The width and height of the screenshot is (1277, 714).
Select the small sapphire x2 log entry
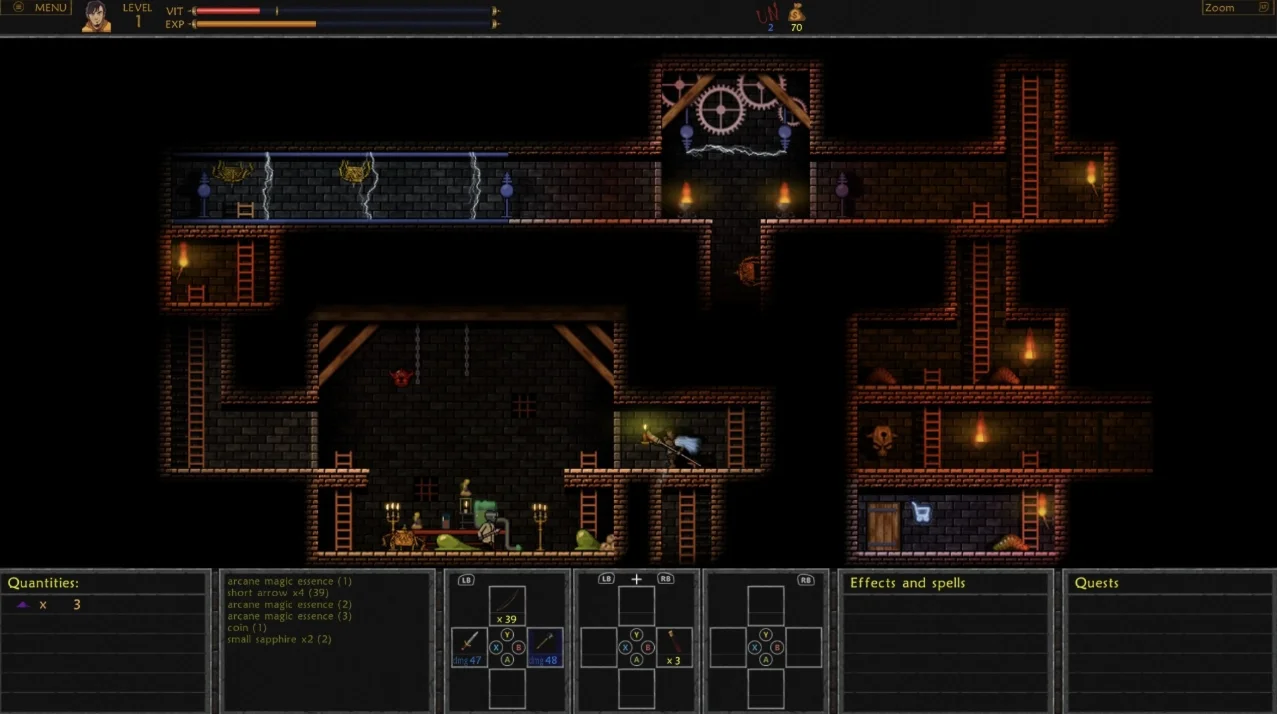[279, 639]
